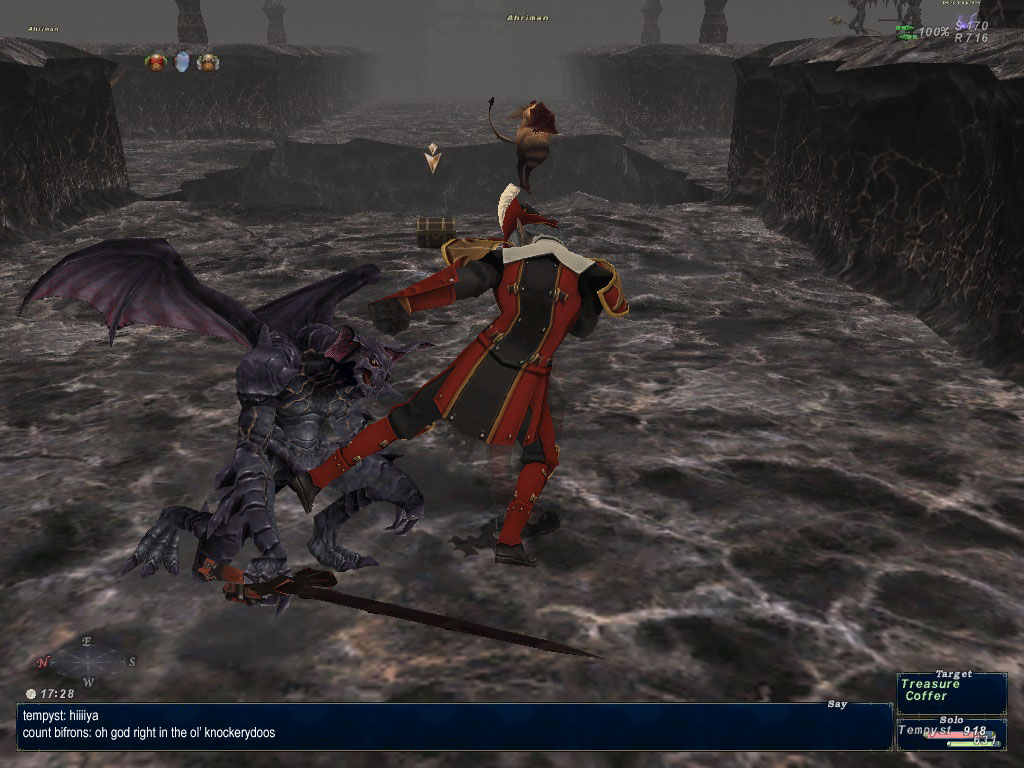Select the Treasure Coffer target window
This screenshot has width=1024, height=768.
953,690
